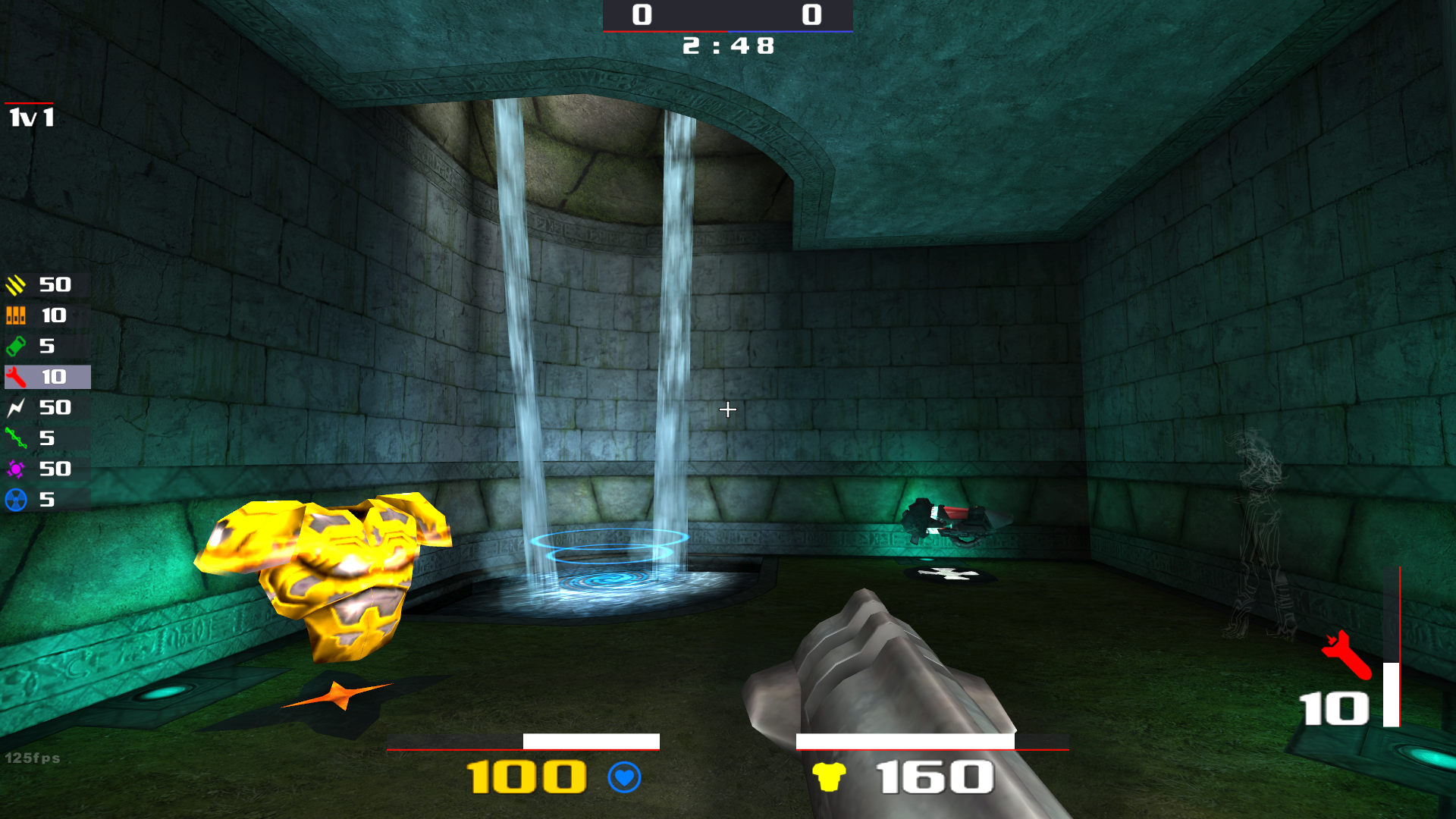The image size is (1456, 819).
Task: Click the blue heart health icon
Action: point(624,777)
